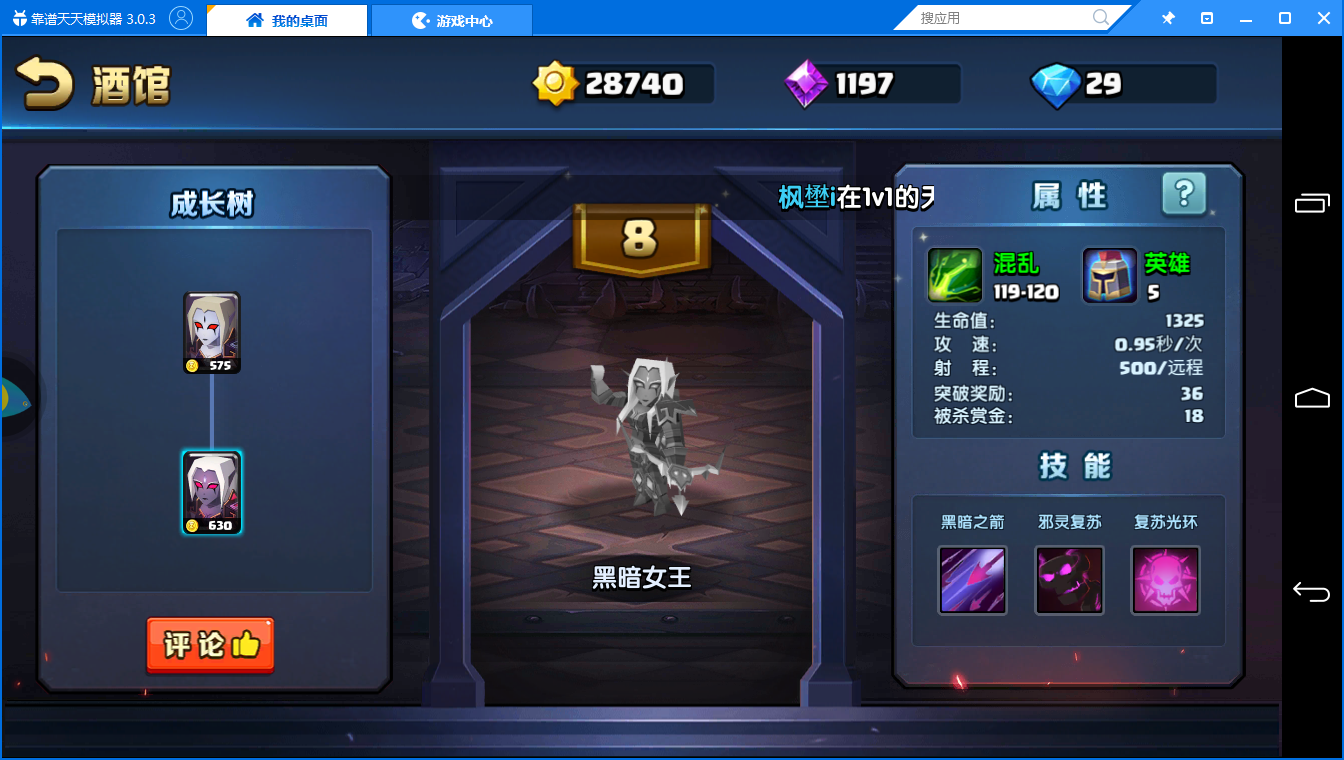Switch to the 我的桌面 emulator tab
The image size is (1344, 760).
[x=288, y=20]
